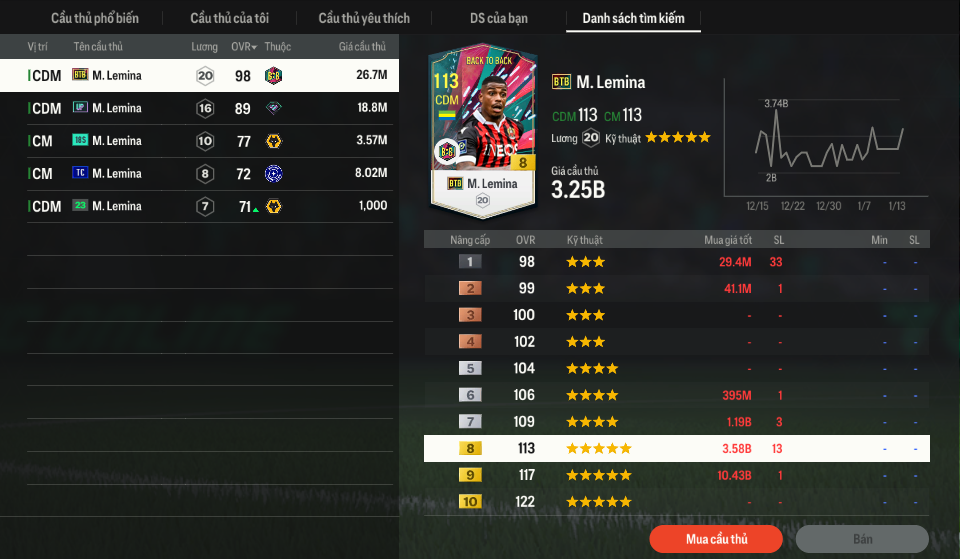Image resolution: width=960 pixels, height=559 pixels.
Task: Click the Mua cầu thủ button
Action: point(716,539)
